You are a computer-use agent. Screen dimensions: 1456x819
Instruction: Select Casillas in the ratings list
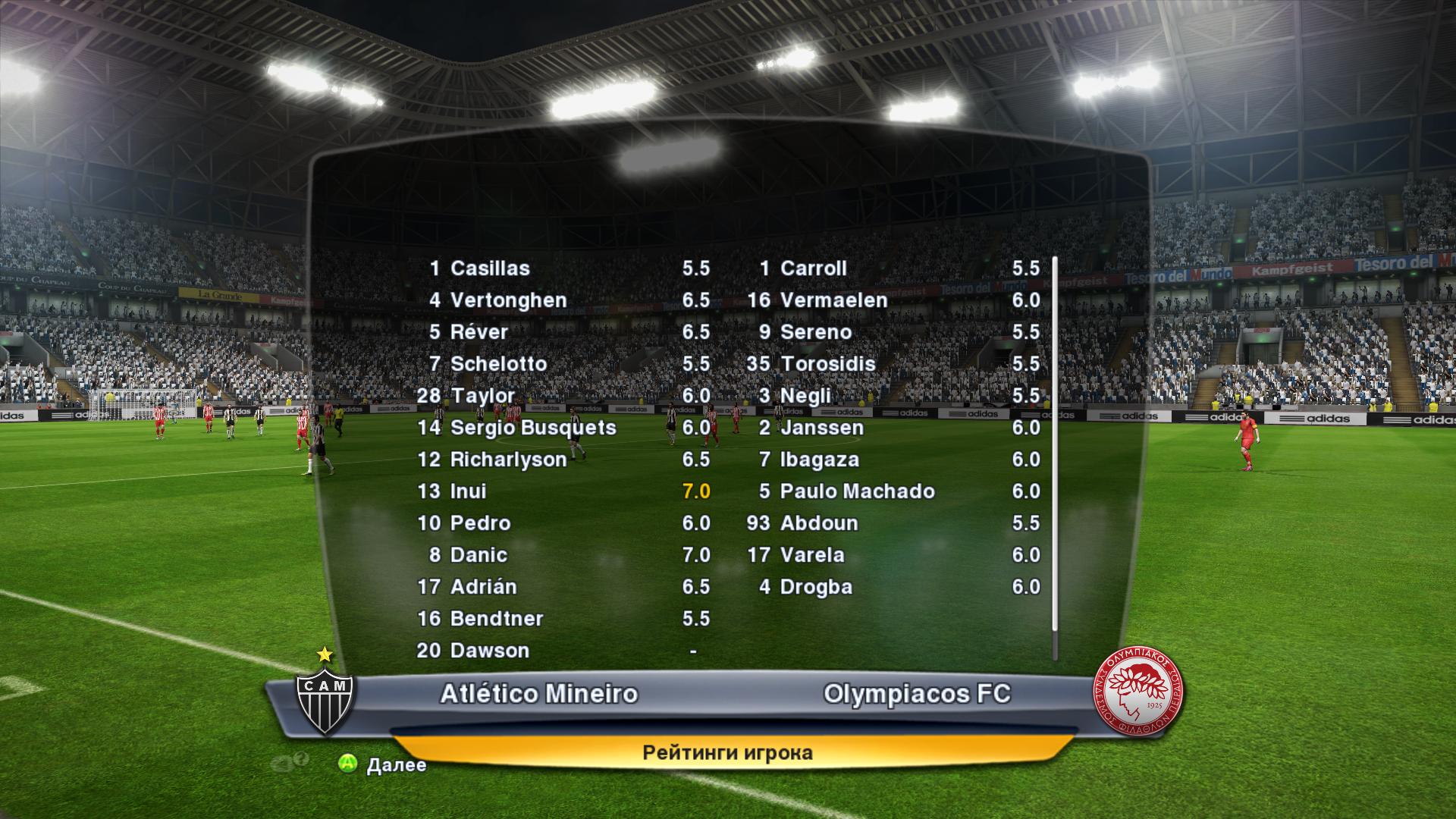[490, 268]
